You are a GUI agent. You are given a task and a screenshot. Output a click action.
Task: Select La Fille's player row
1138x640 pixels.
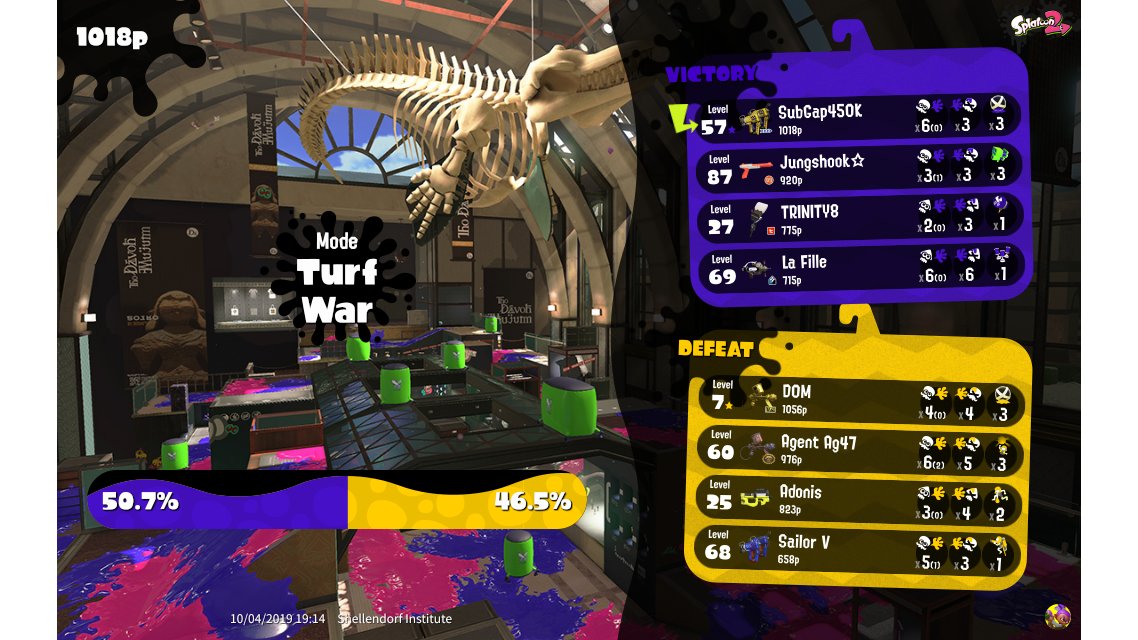(x=858, y=268)
